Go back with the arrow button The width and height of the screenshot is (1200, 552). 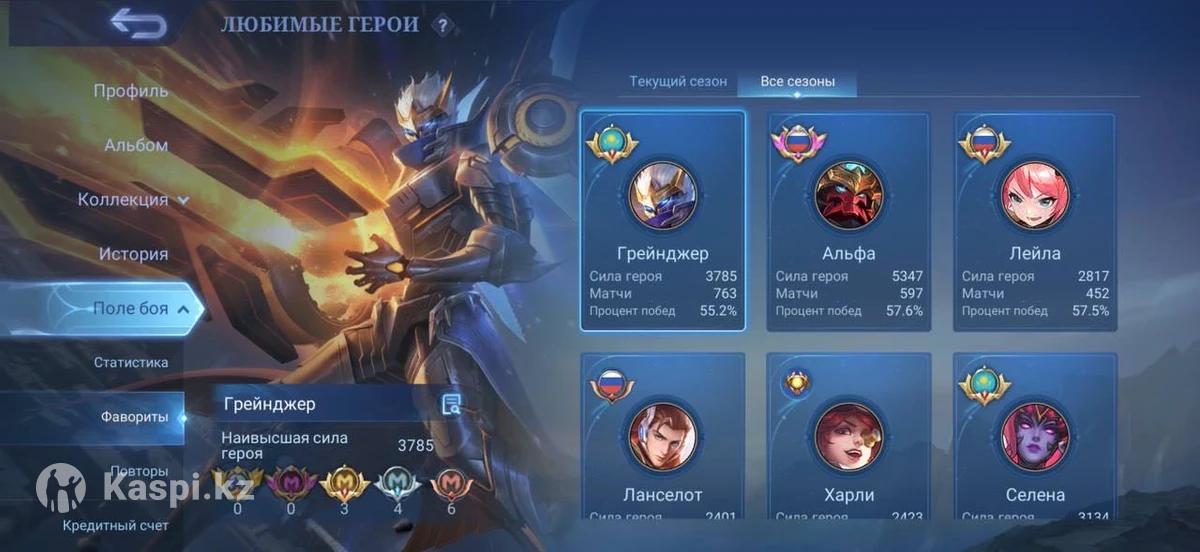(x=138, y=23)
